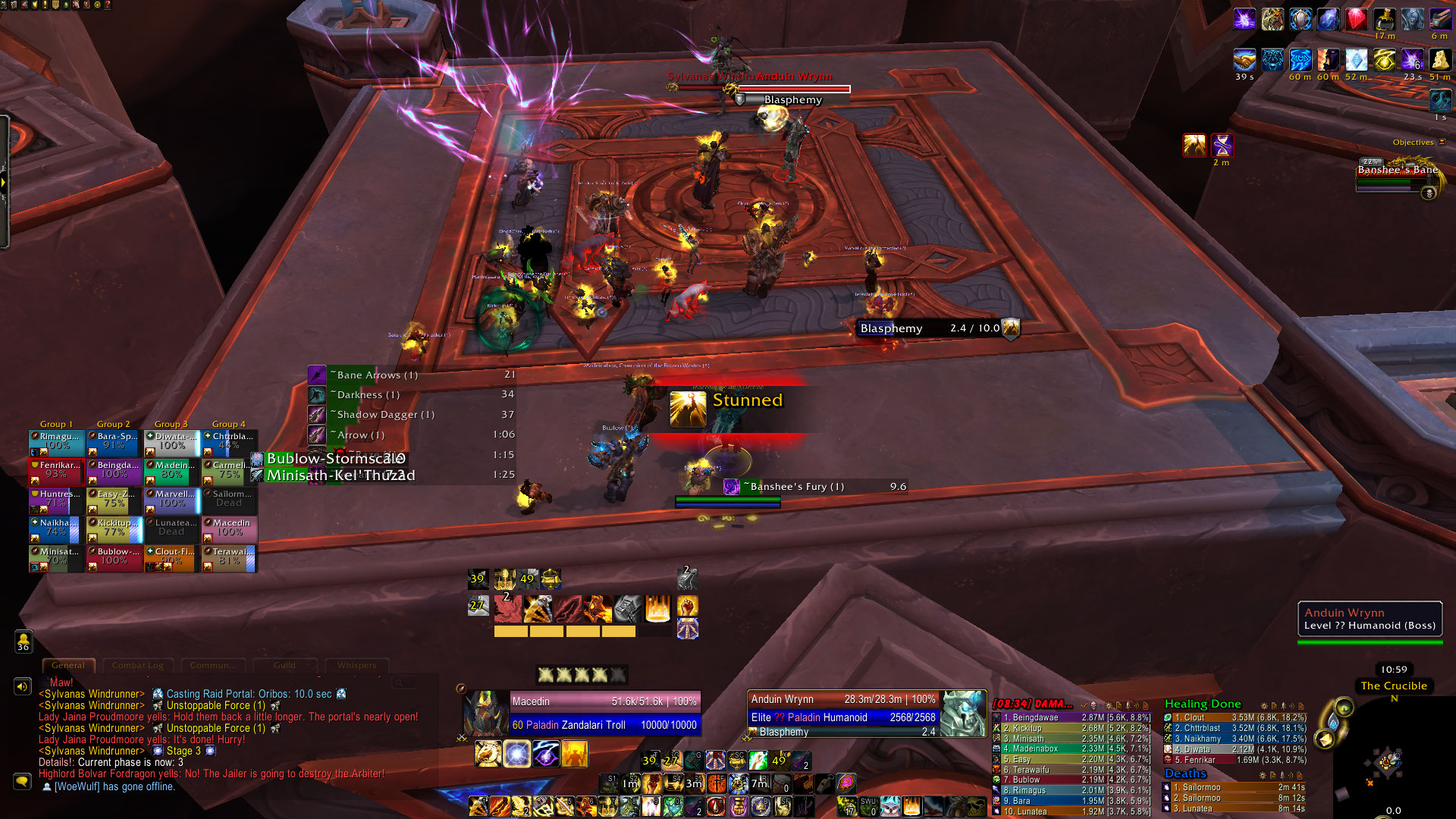Select the General chat tab
The image size is (1456, 819).
pos(68,665)
